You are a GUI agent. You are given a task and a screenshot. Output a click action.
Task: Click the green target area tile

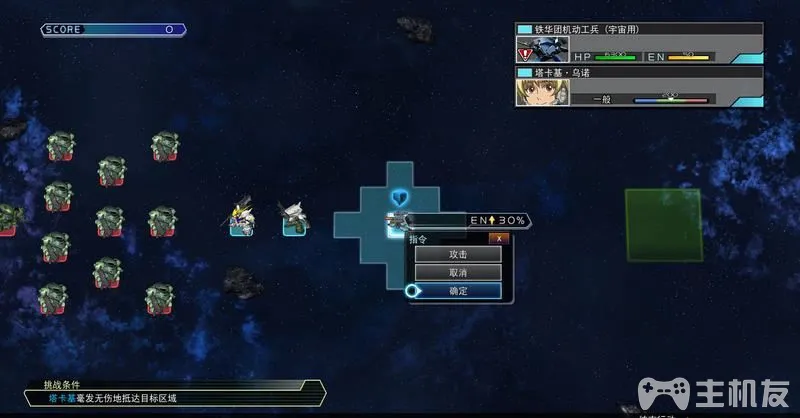pyautogui.click(x=663, y=225)
